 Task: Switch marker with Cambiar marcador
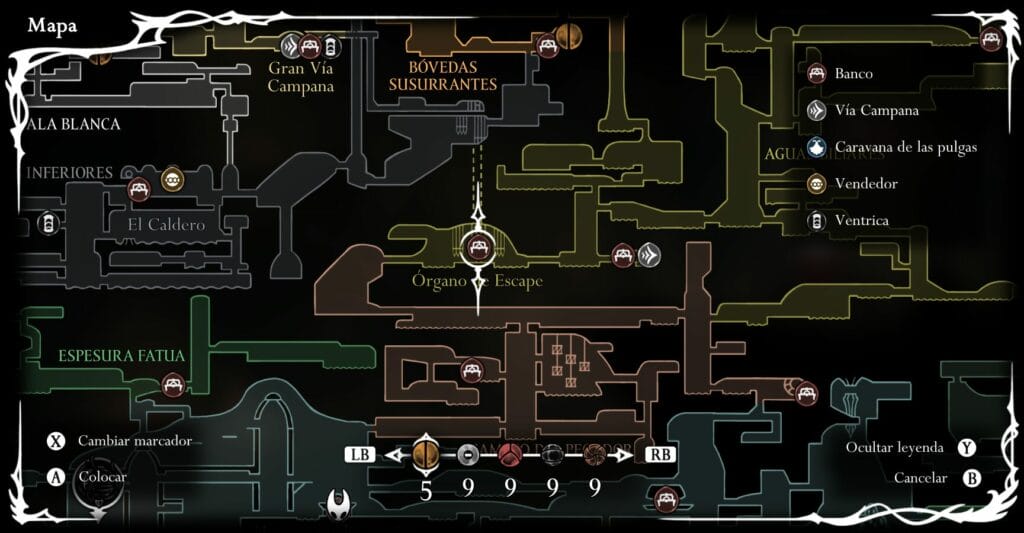[56, 441]
